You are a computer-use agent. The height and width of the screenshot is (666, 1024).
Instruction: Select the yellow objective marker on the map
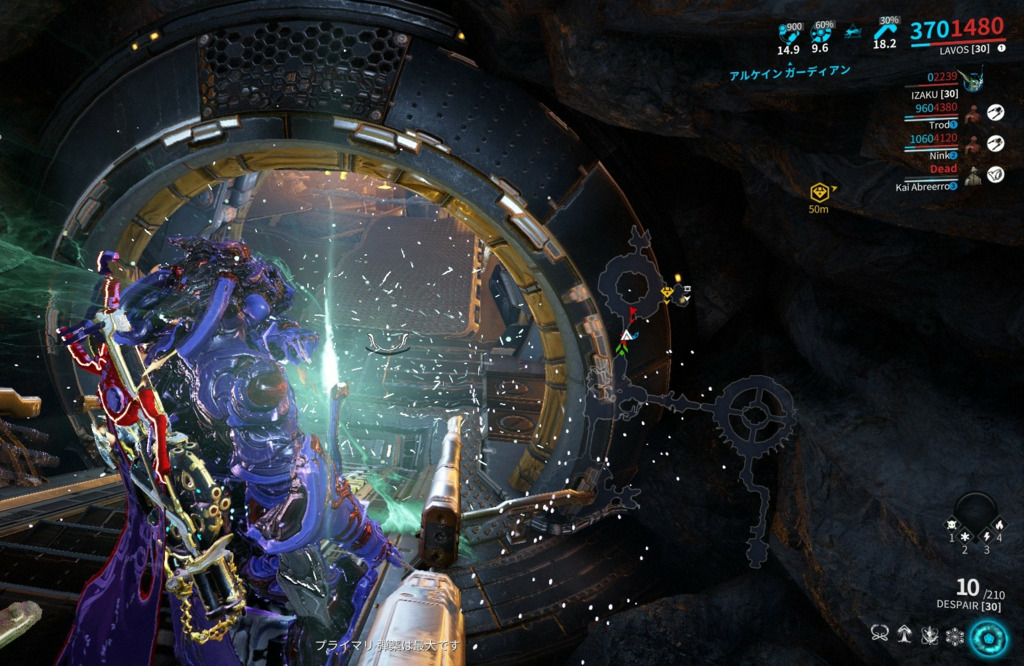667,292
